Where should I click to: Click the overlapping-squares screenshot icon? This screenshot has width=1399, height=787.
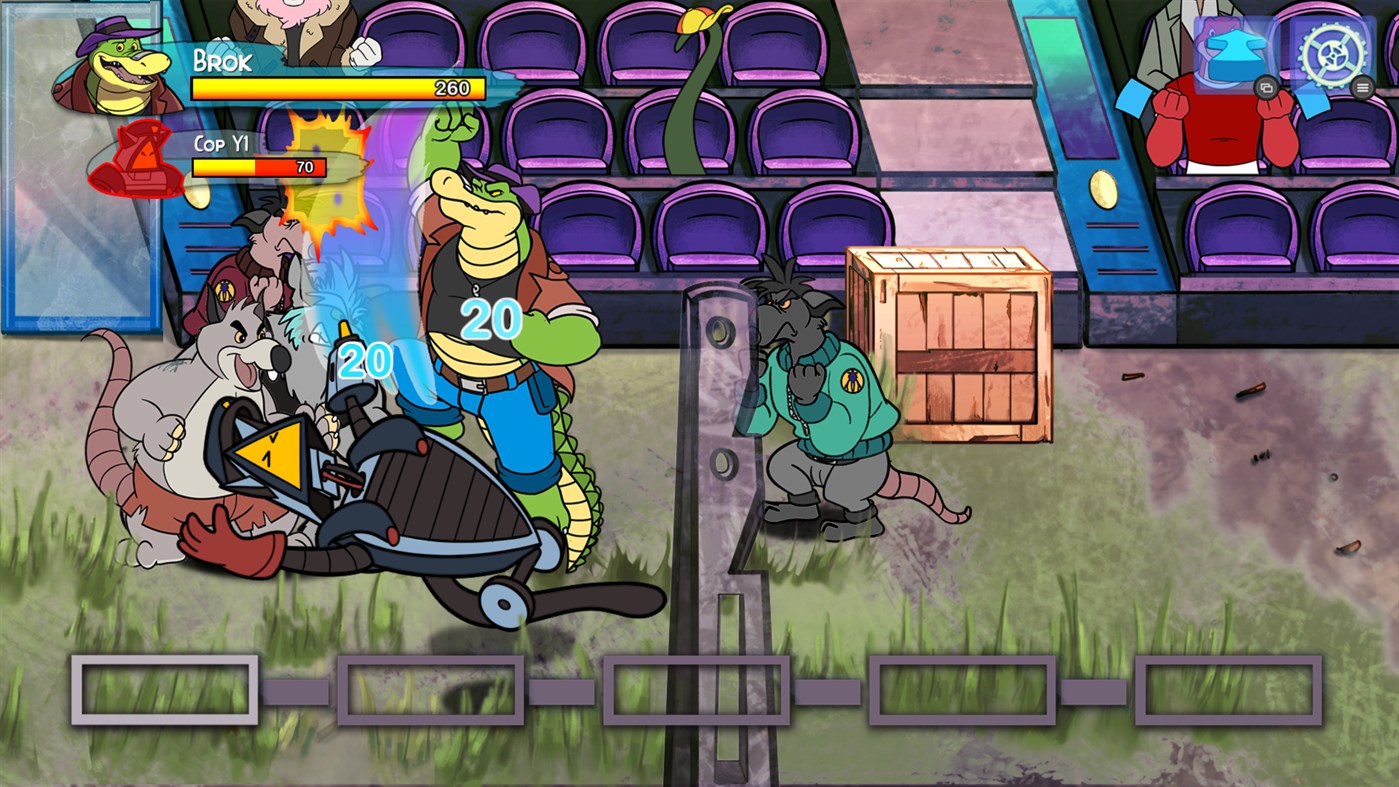1269,88
